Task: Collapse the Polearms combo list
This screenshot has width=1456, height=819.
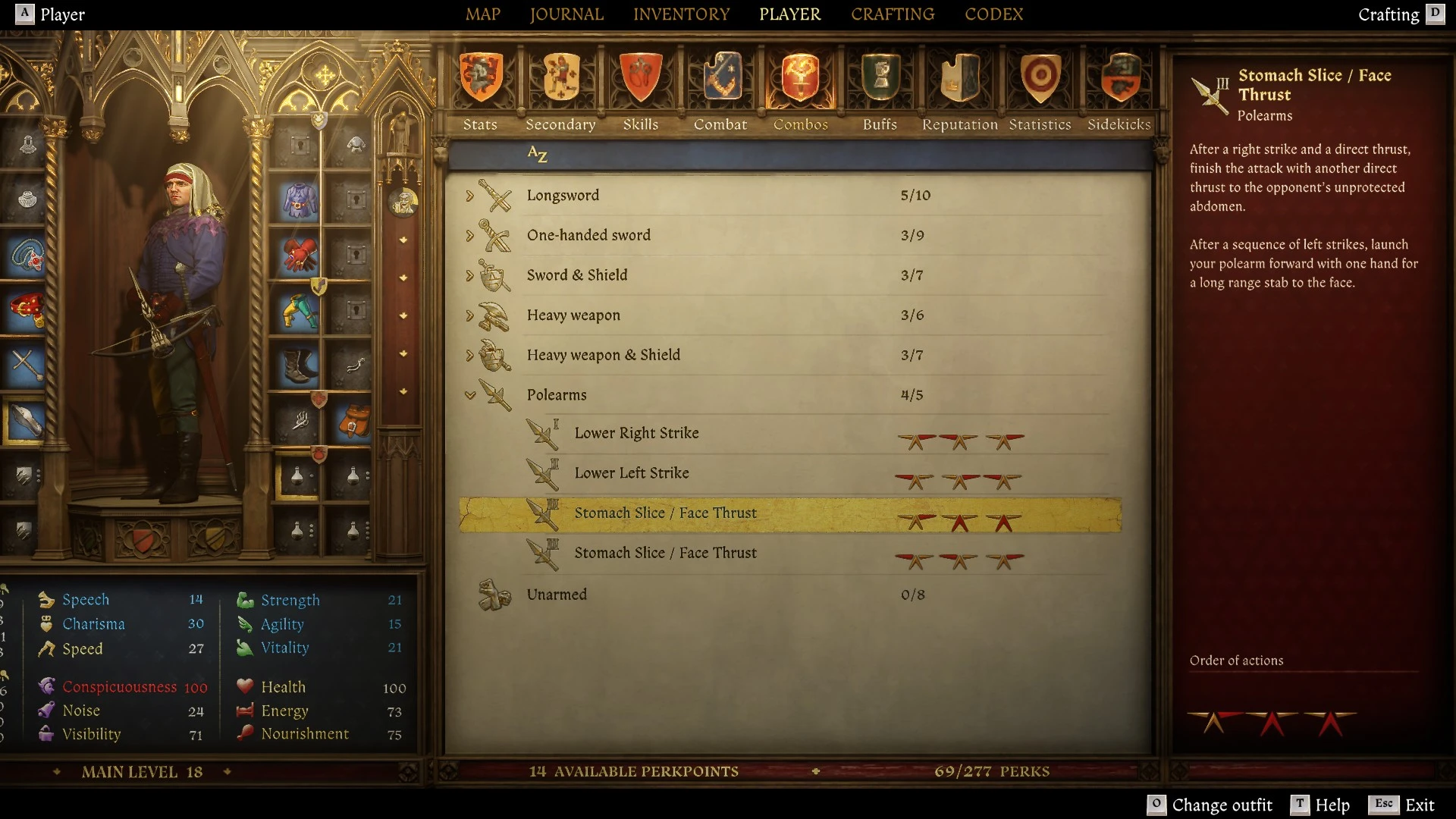Action: [x=472, y=394]
